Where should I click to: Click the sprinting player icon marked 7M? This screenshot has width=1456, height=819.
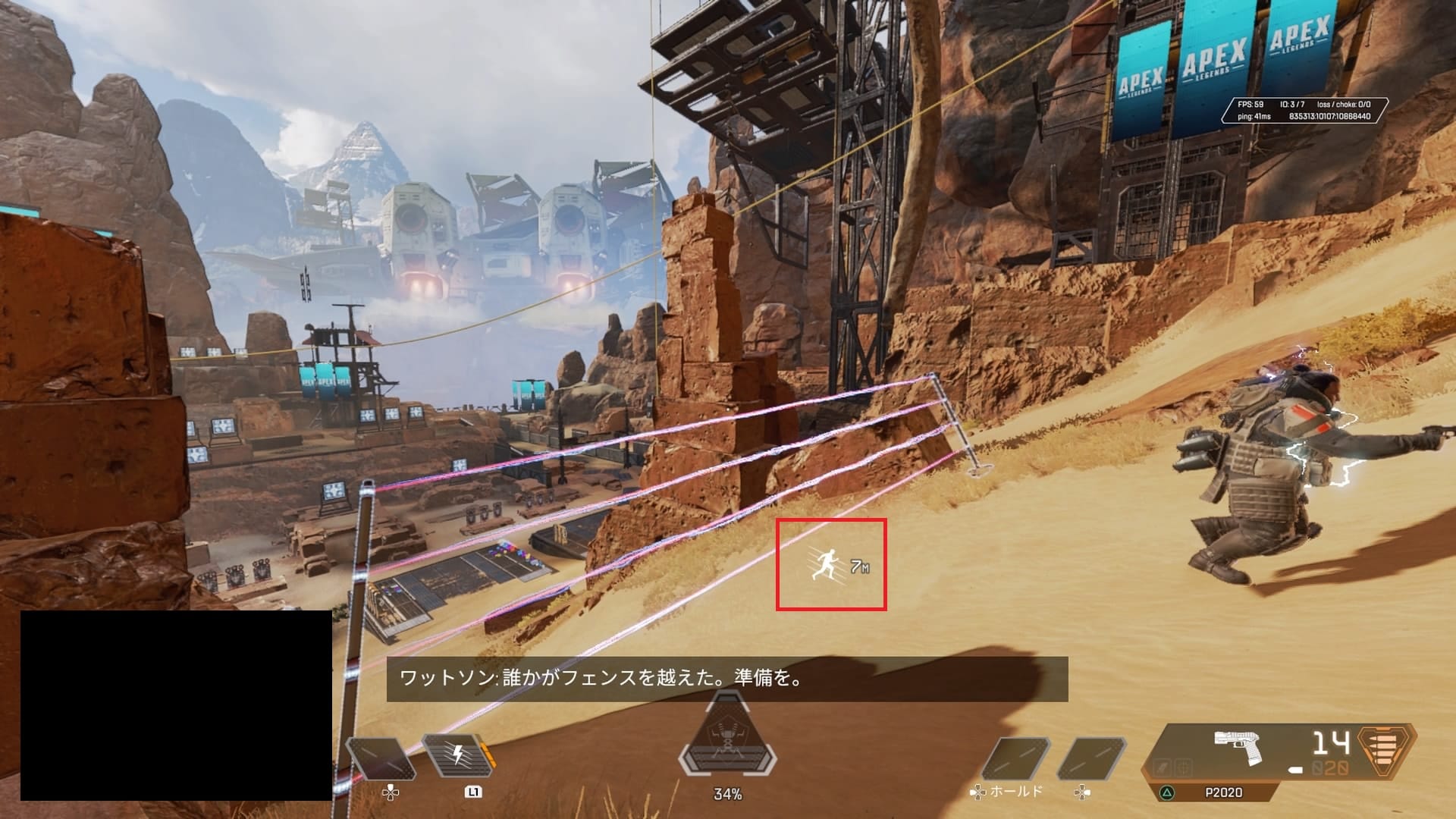pos(830,565)
